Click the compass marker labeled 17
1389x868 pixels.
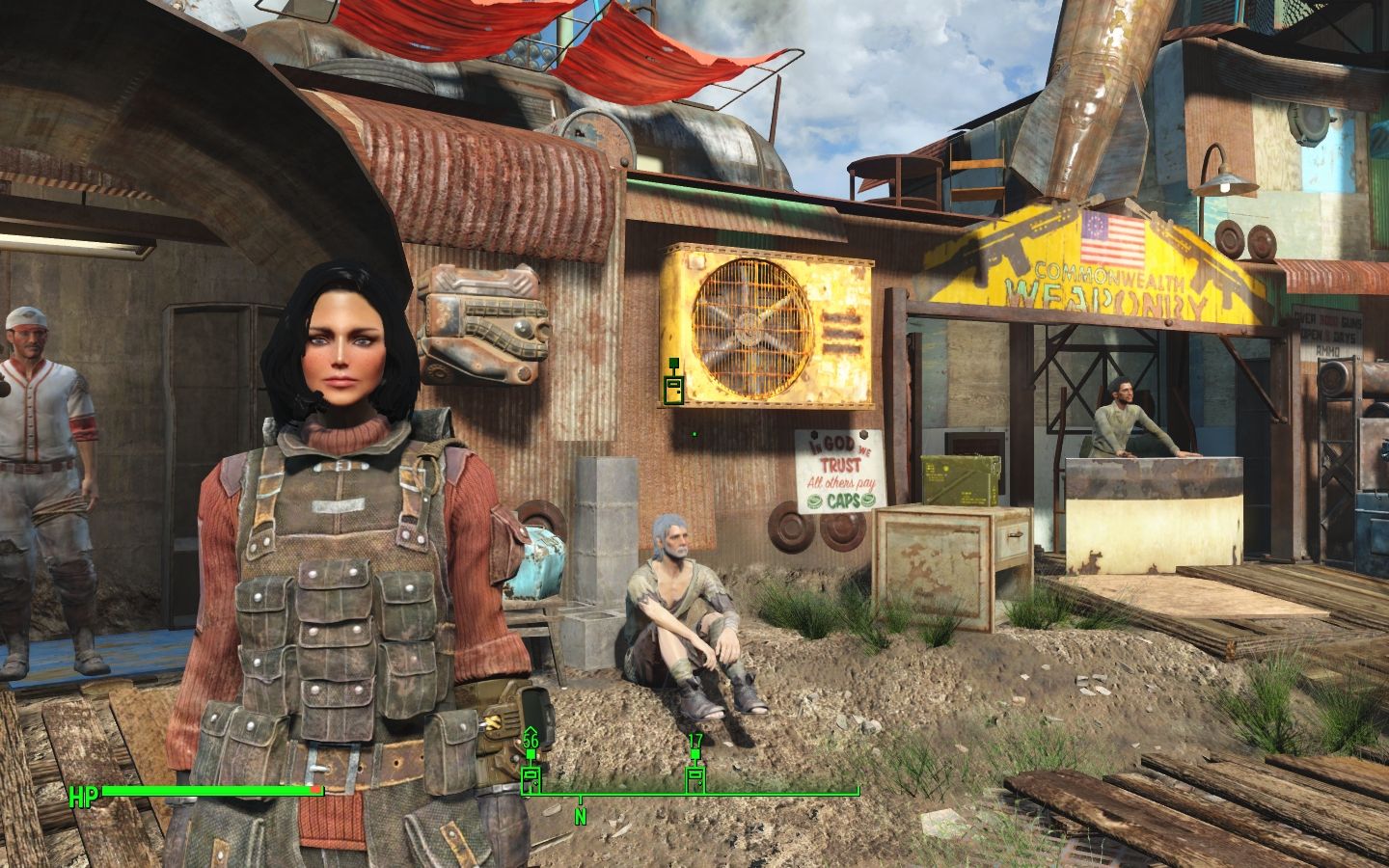click(694, 777)
